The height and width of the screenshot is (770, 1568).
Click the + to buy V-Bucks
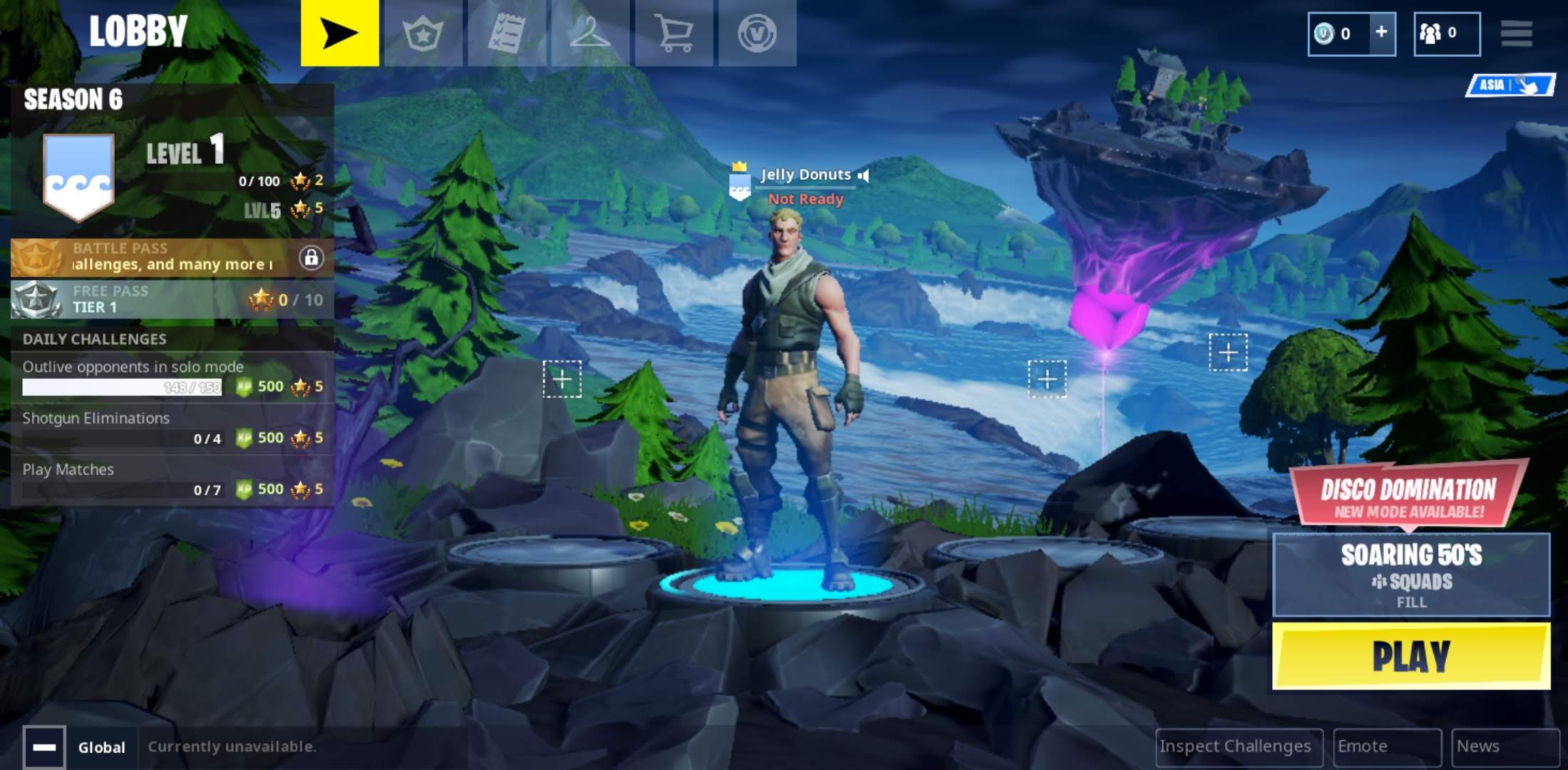1381,32
